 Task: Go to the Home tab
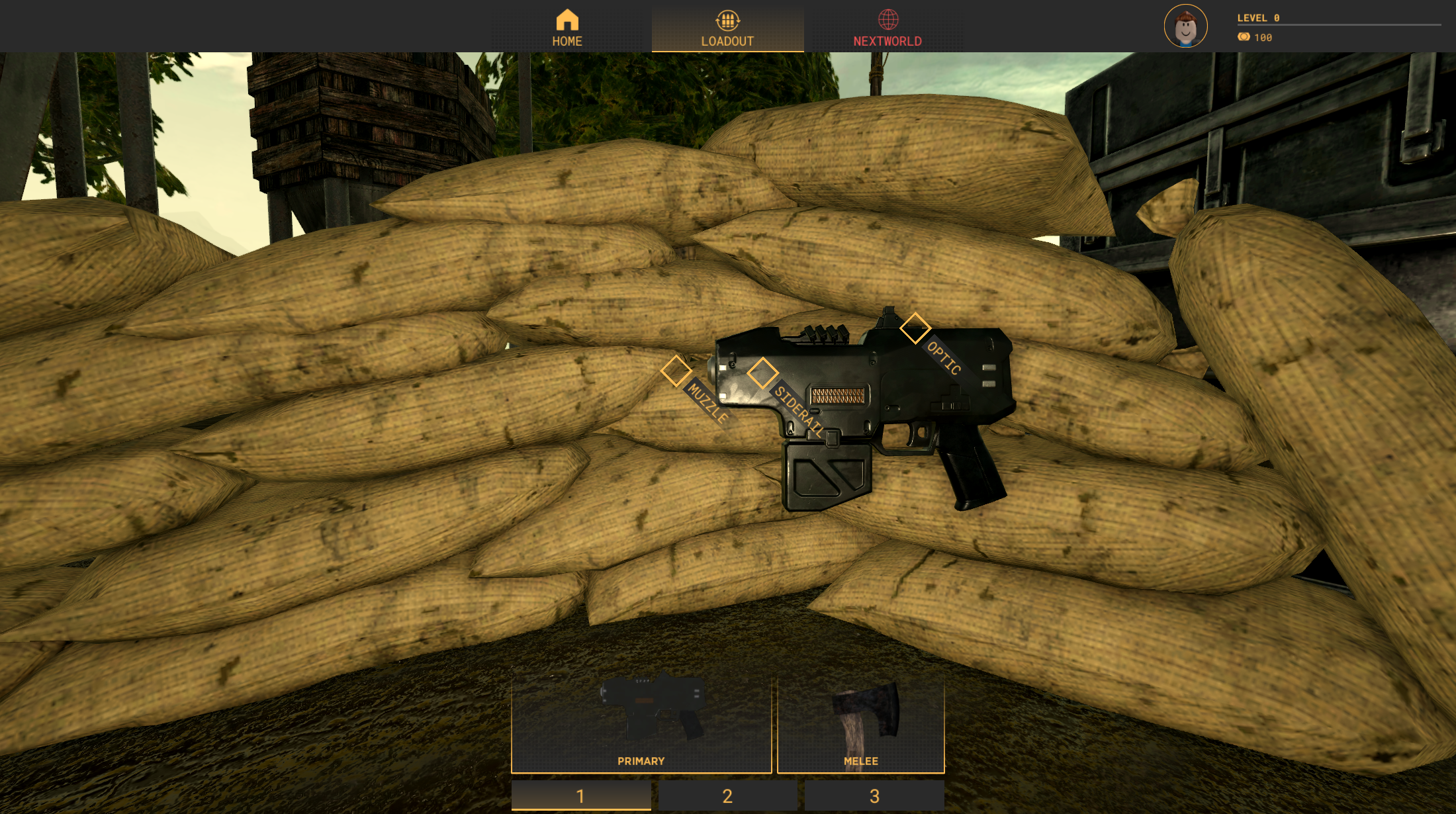[x=567, y=28]
